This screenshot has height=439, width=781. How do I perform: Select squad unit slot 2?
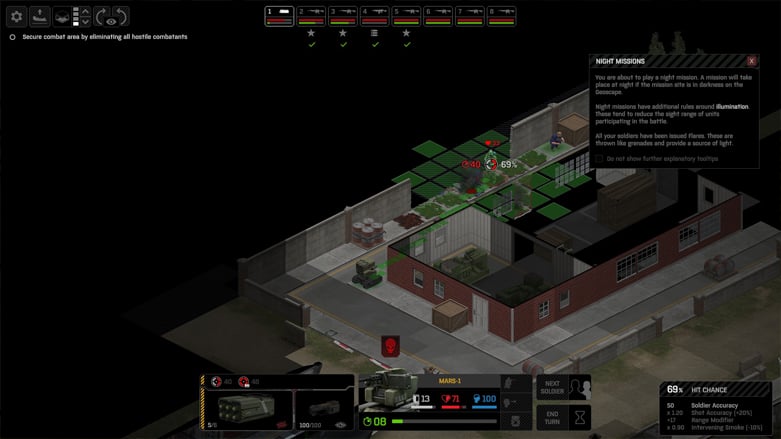311,15
